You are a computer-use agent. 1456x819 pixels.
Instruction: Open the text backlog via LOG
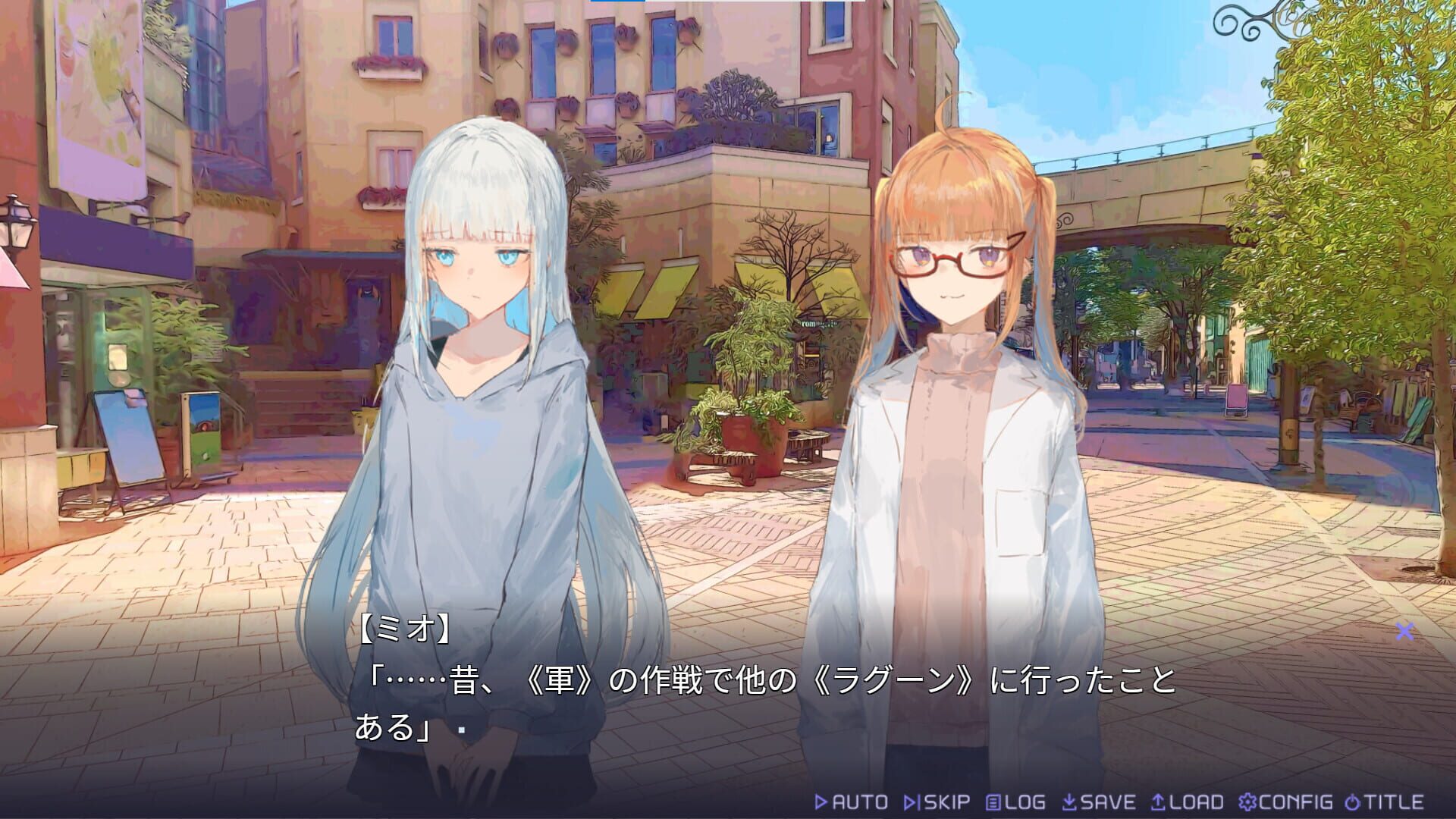[1018, 802]
